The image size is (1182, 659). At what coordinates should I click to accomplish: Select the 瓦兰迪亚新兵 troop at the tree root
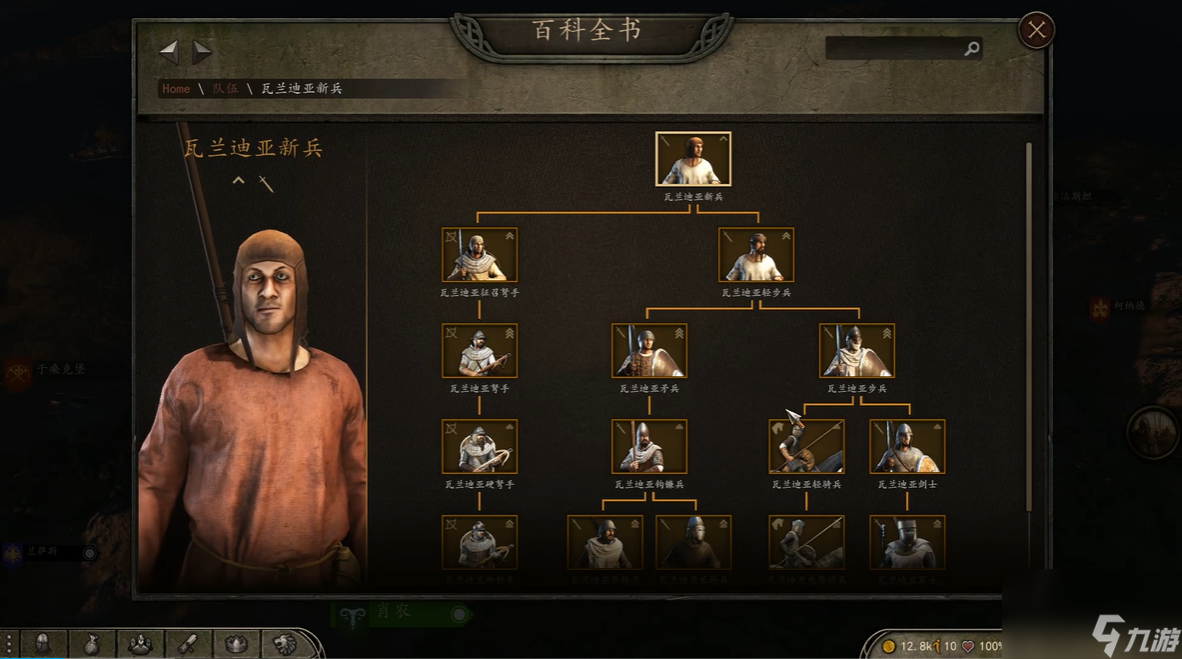click(693, 159)
